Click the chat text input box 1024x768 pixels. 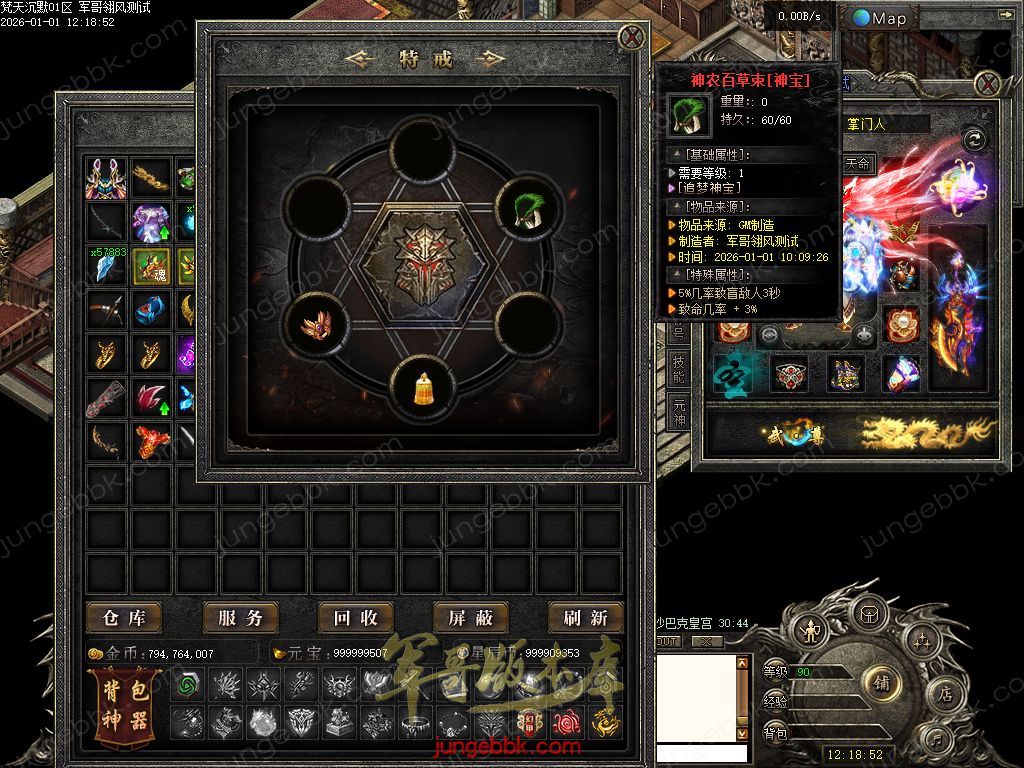coord(700,753)
